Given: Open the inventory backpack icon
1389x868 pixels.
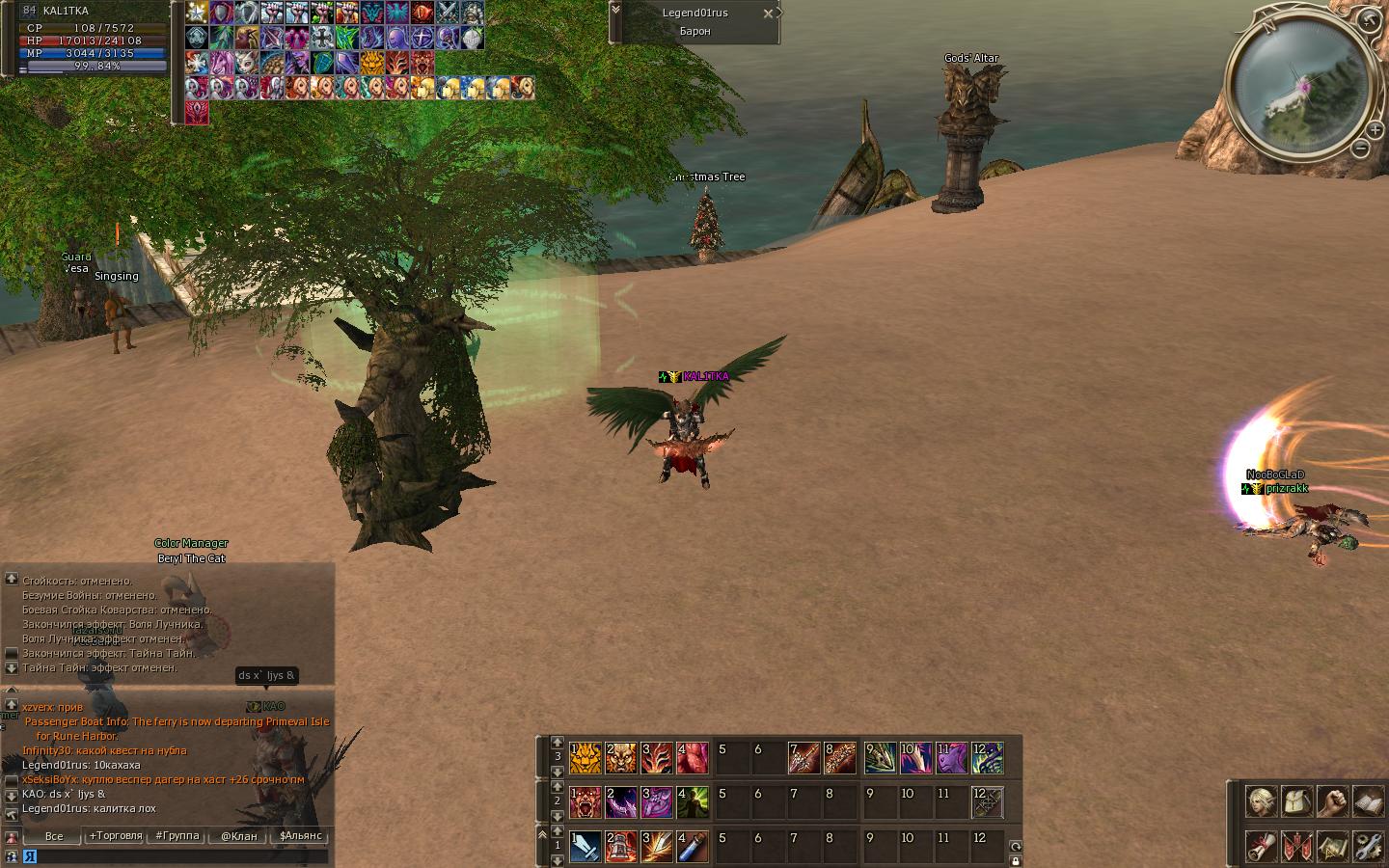Looking at the screenshot, I should 1296,801.
